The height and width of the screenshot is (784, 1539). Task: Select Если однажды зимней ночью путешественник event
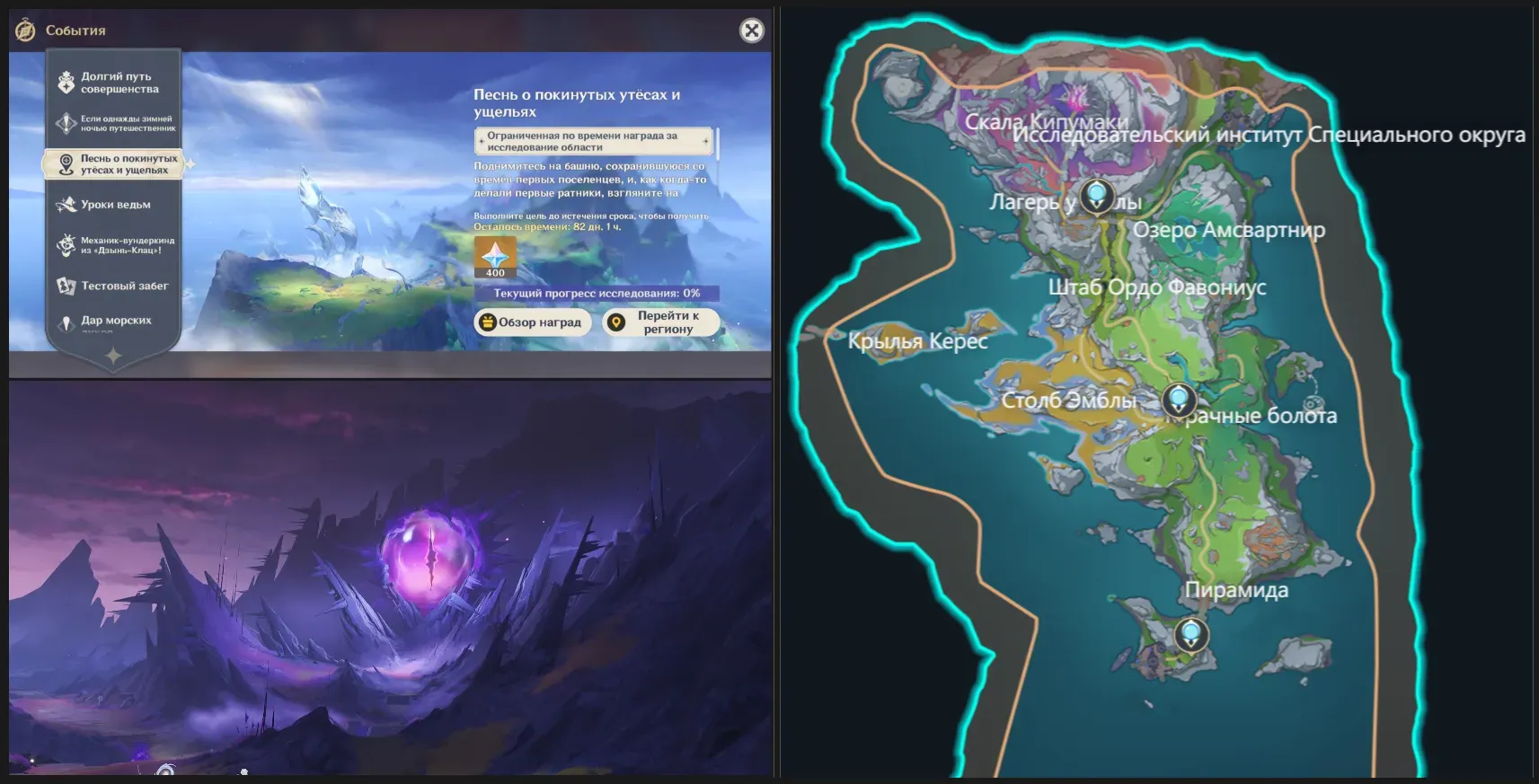tap(113, 123)
